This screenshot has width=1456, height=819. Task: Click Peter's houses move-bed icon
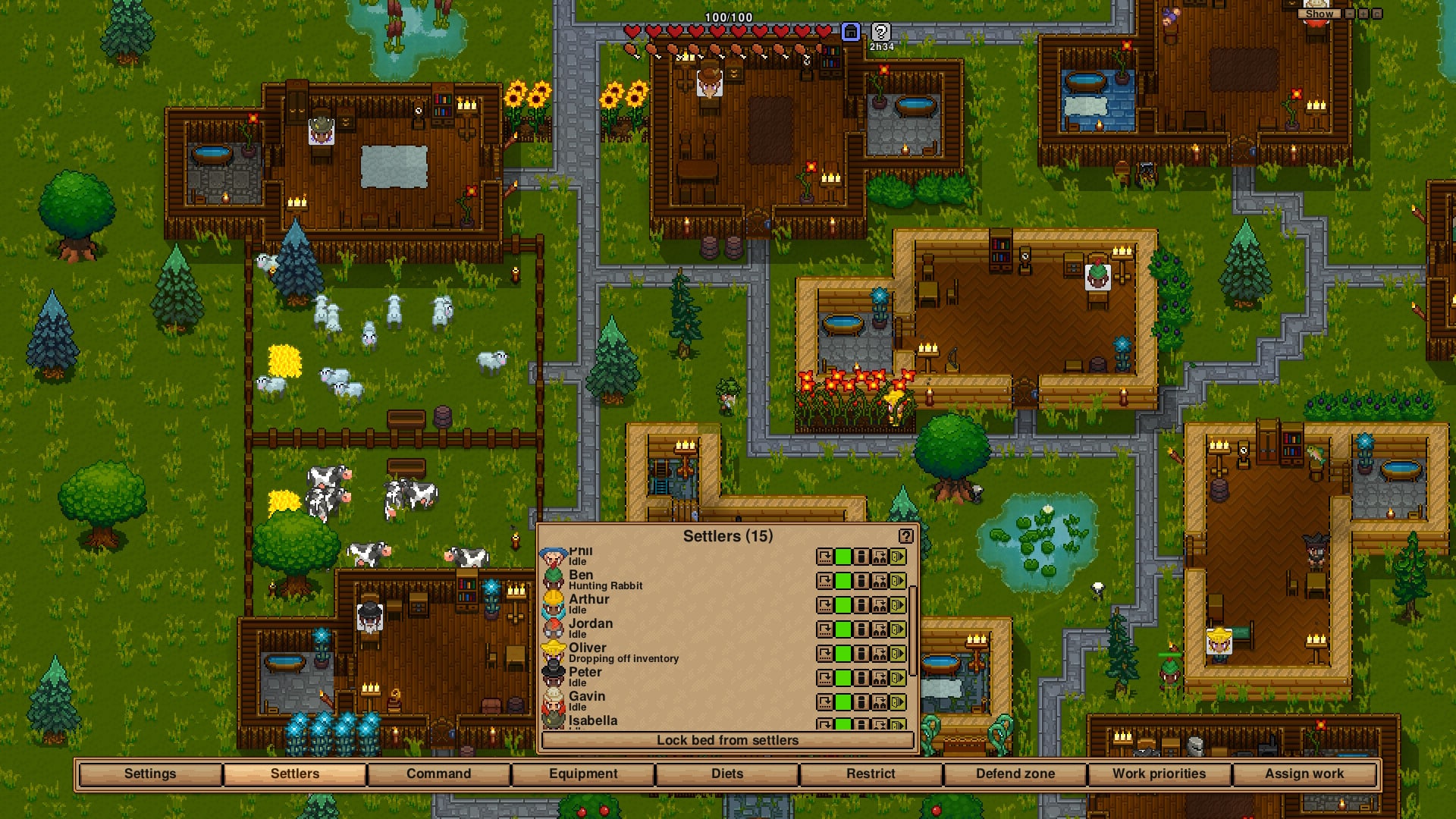[x=880, y=678]
